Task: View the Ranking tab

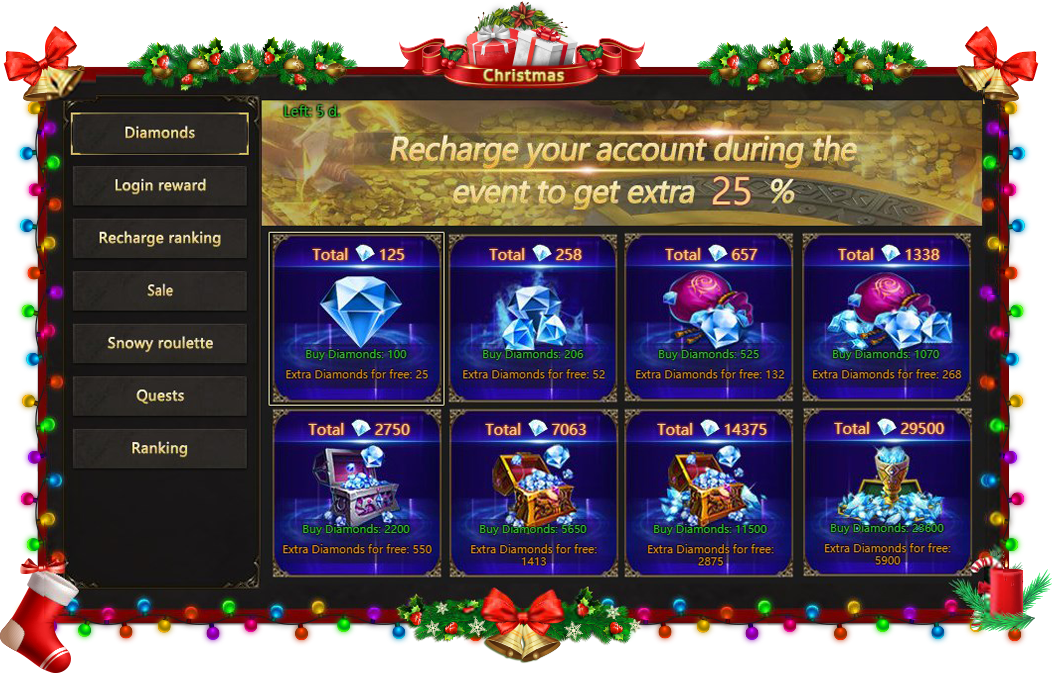Action: click(x=160, y=448)
